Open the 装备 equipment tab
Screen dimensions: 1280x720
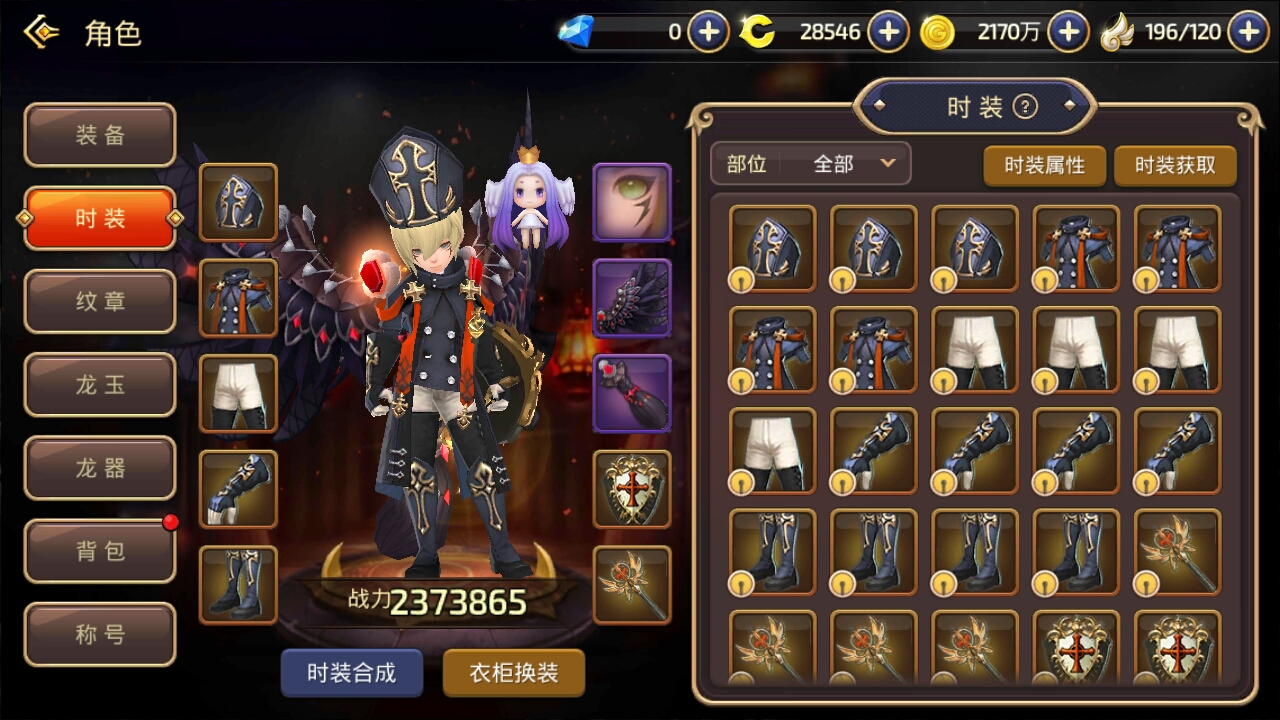pyautogui.click(x=100, y=135)
